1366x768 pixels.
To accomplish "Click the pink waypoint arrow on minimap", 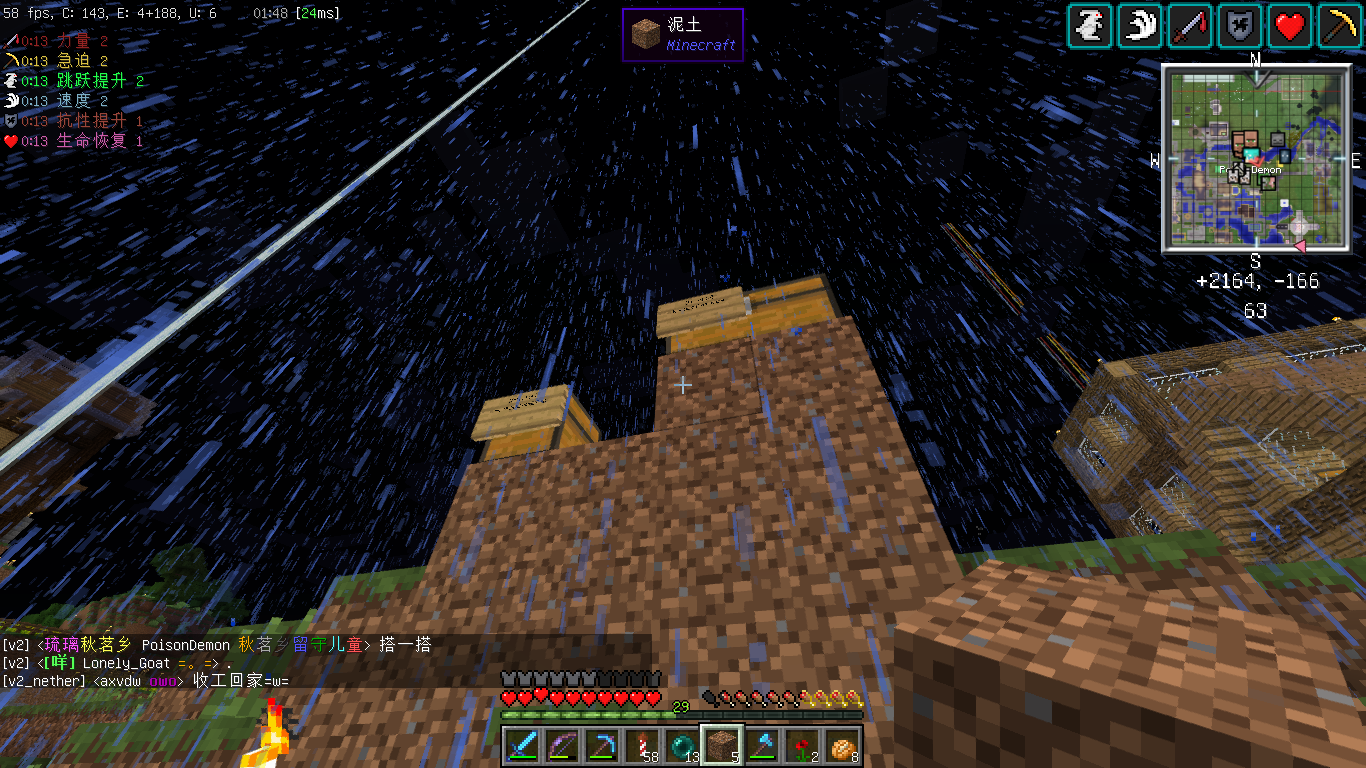I will tap(1300, 245).
